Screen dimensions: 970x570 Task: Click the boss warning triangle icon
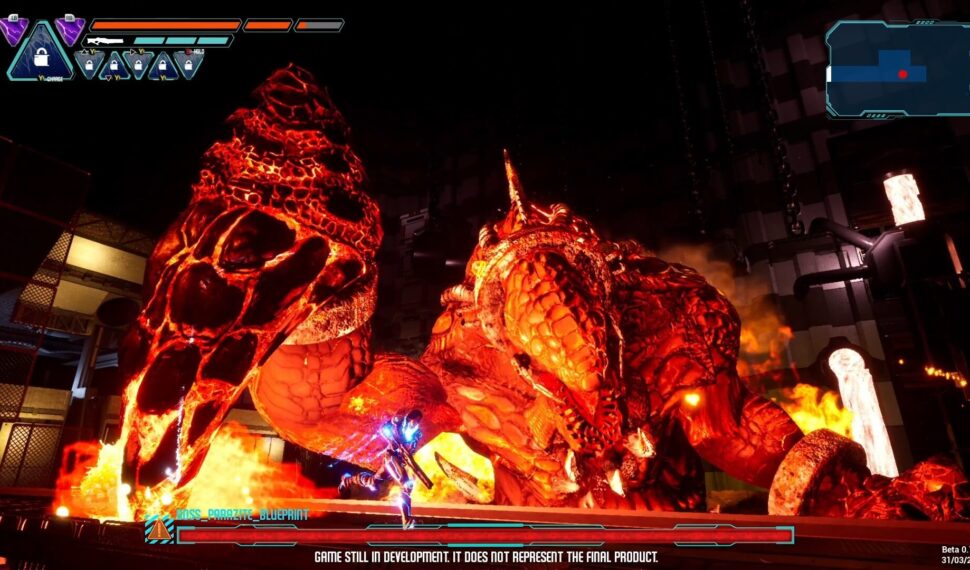[x=159, y=529]
